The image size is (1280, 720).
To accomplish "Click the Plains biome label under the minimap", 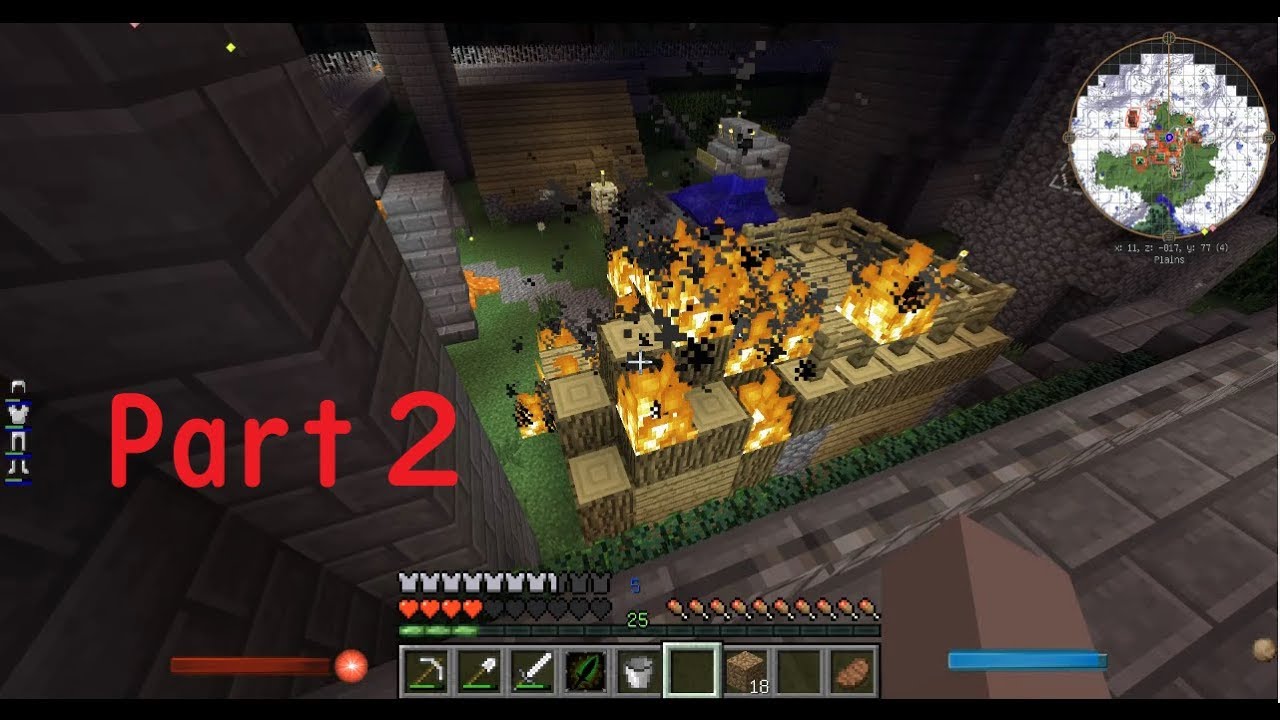I will (x=1169, y=258).
